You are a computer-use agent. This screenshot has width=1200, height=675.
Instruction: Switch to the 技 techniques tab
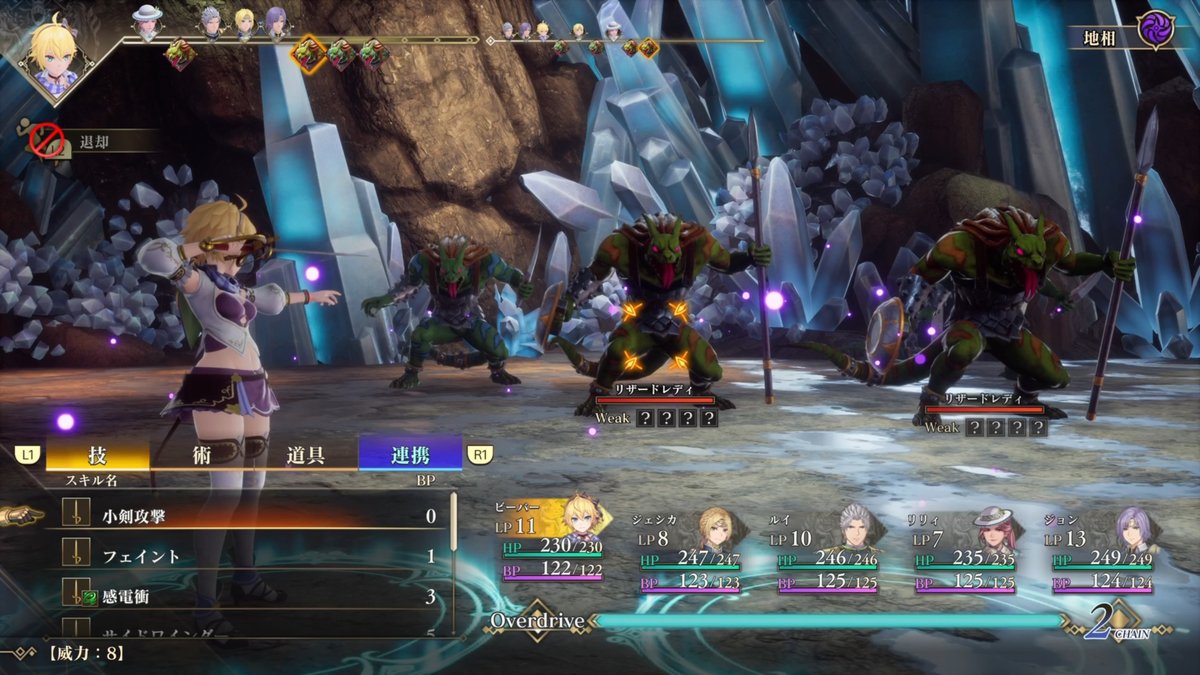click(x=97, y=455)
